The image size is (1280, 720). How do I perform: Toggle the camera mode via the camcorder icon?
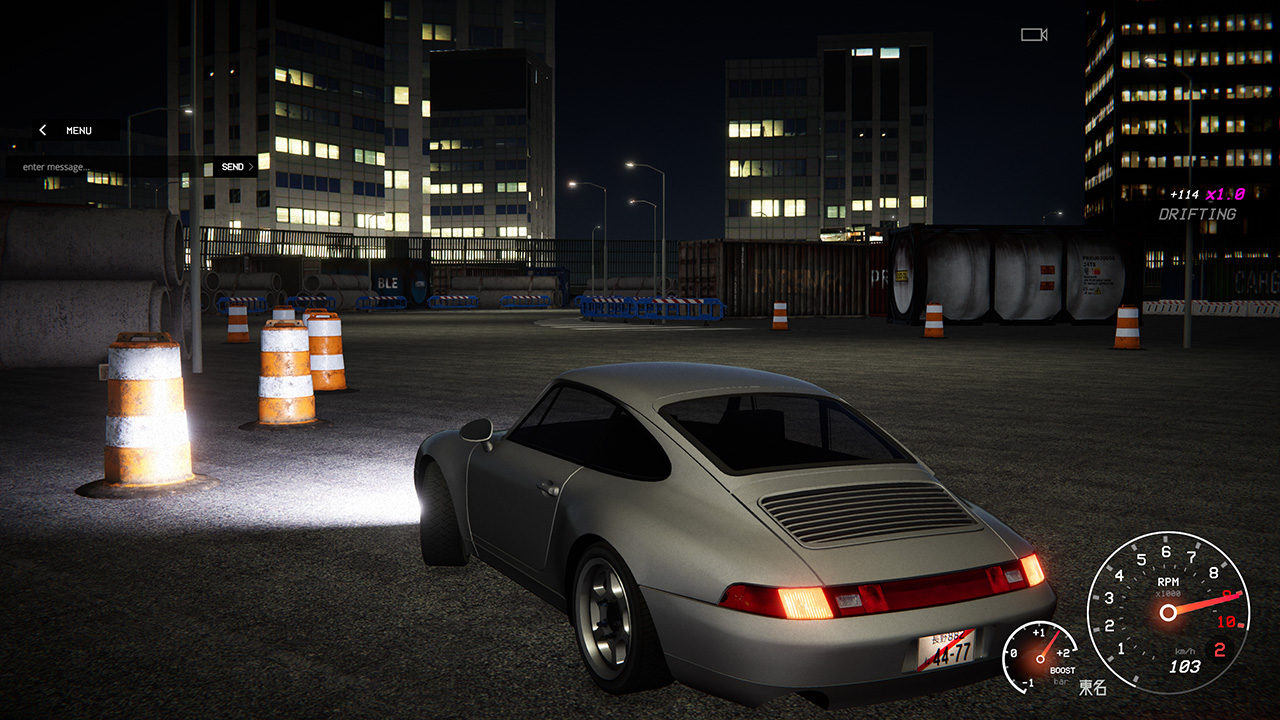[1032, 36]
